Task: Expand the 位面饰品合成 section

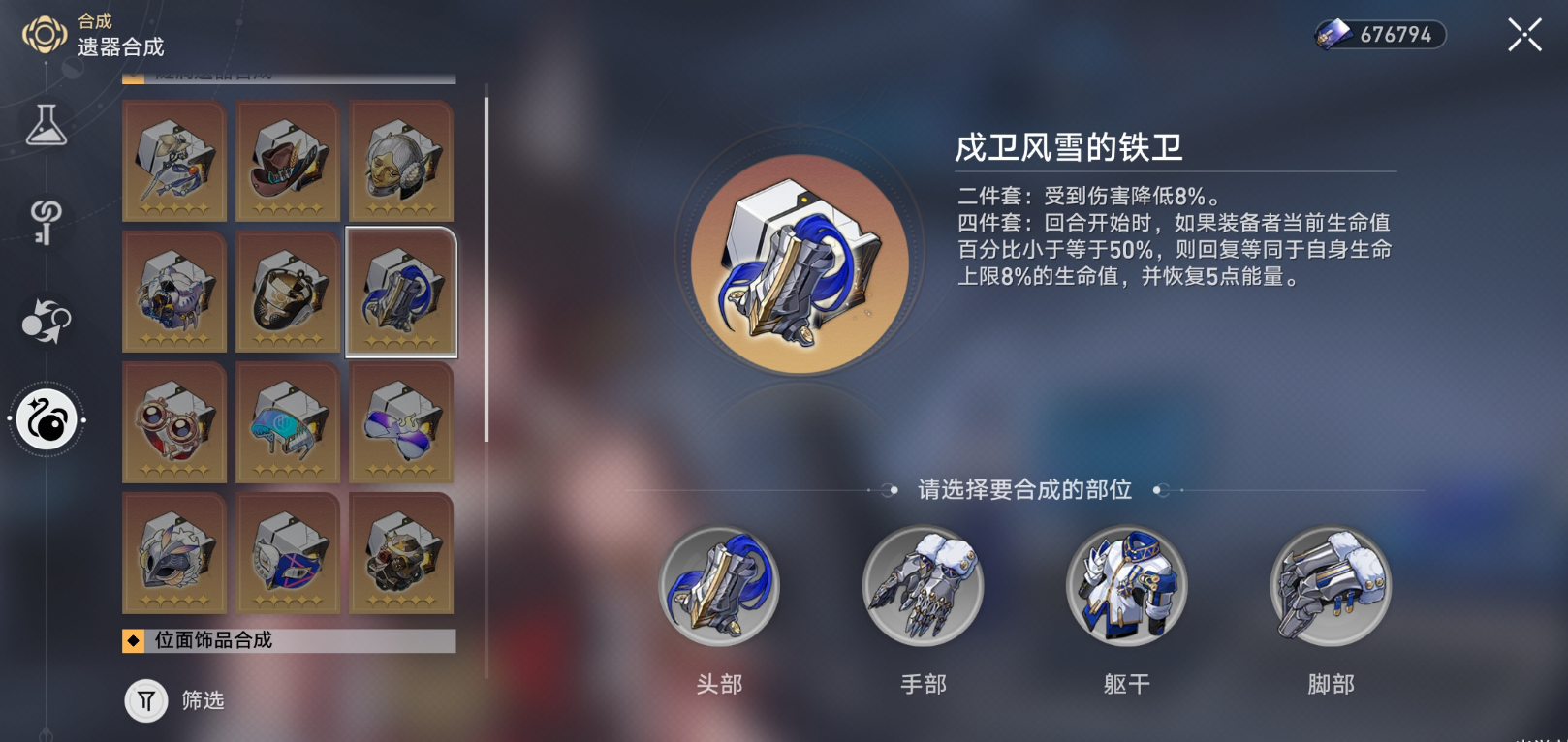Action: (x=286, y=638)
